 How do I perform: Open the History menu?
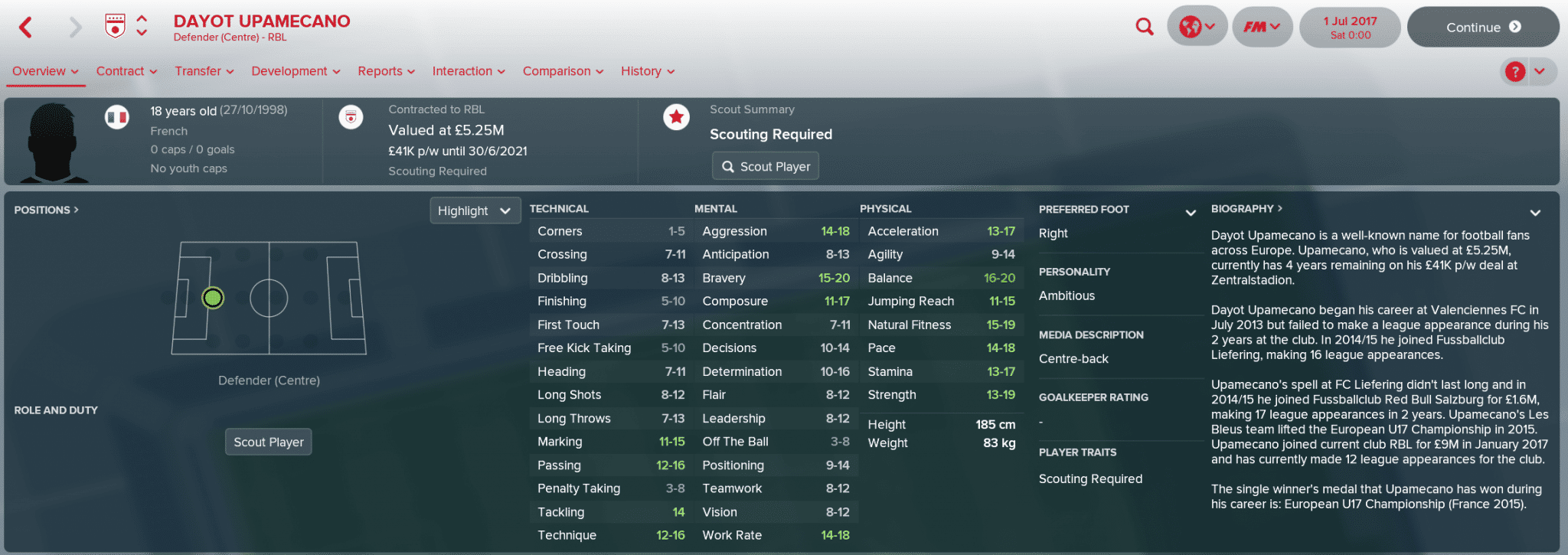[648, 71]
